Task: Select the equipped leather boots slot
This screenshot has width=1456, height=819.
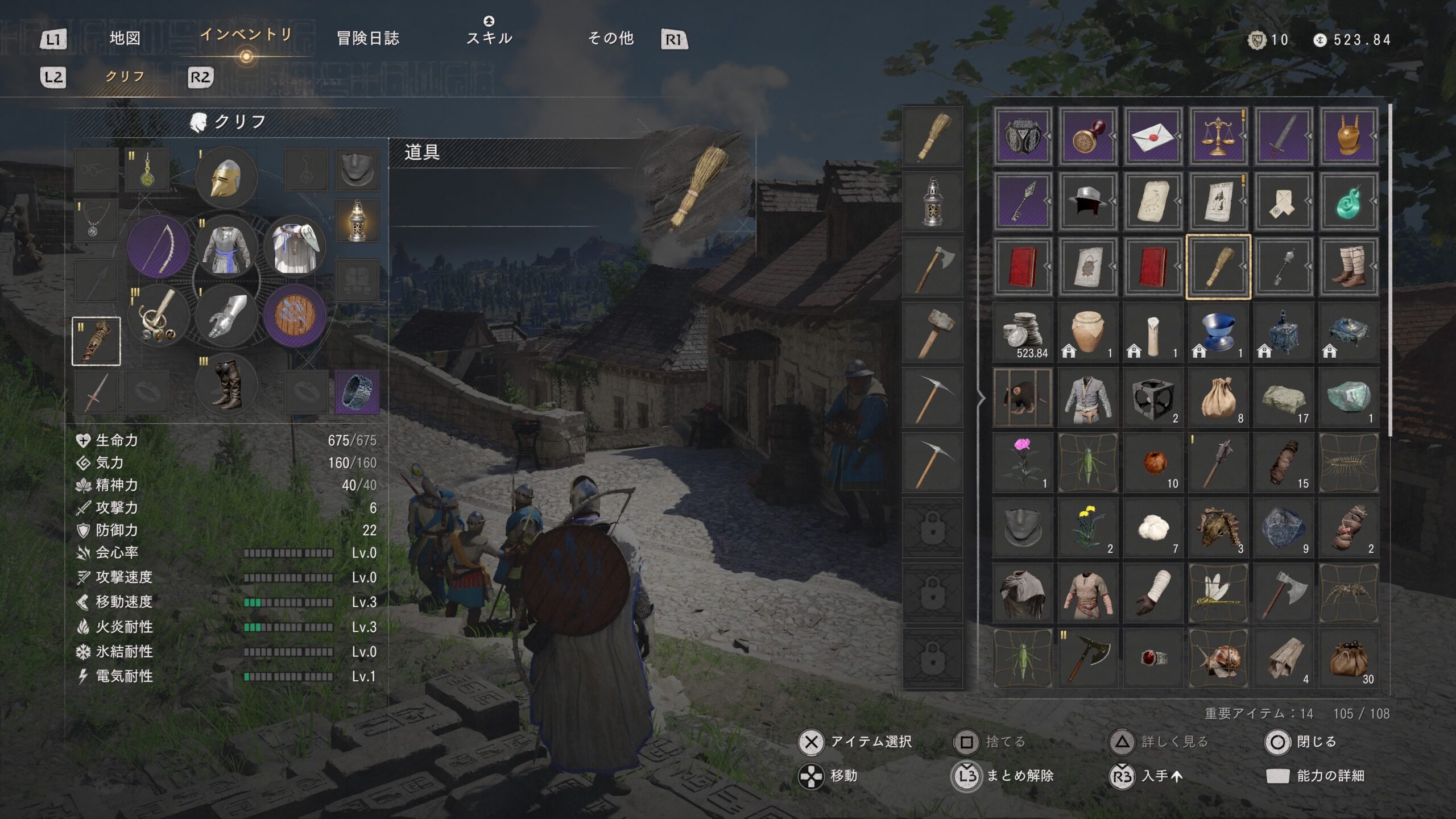Action: pos(226,385)
